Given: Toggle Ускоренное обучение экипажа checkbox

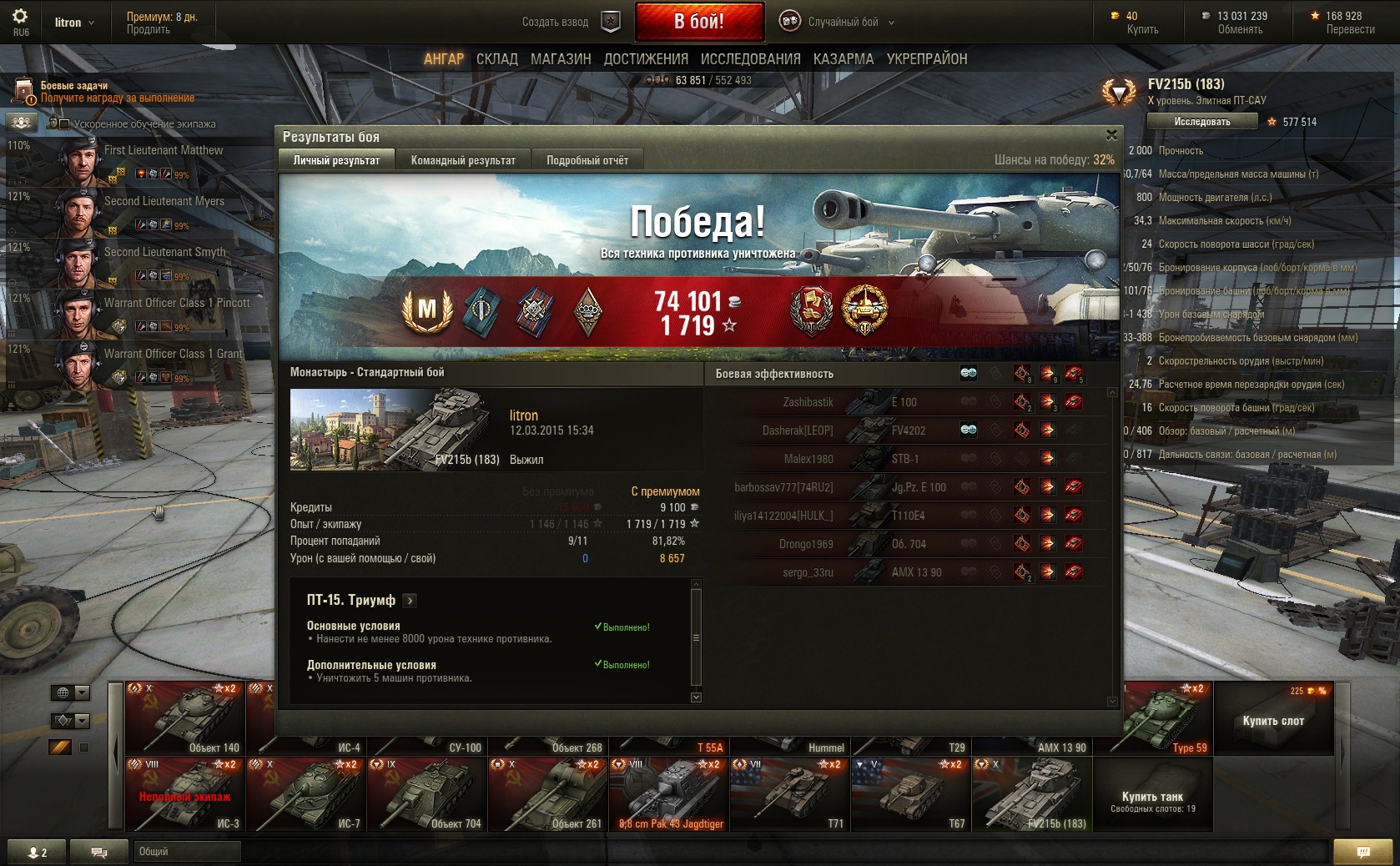Looking at the screenshot, I should point(64,124).
